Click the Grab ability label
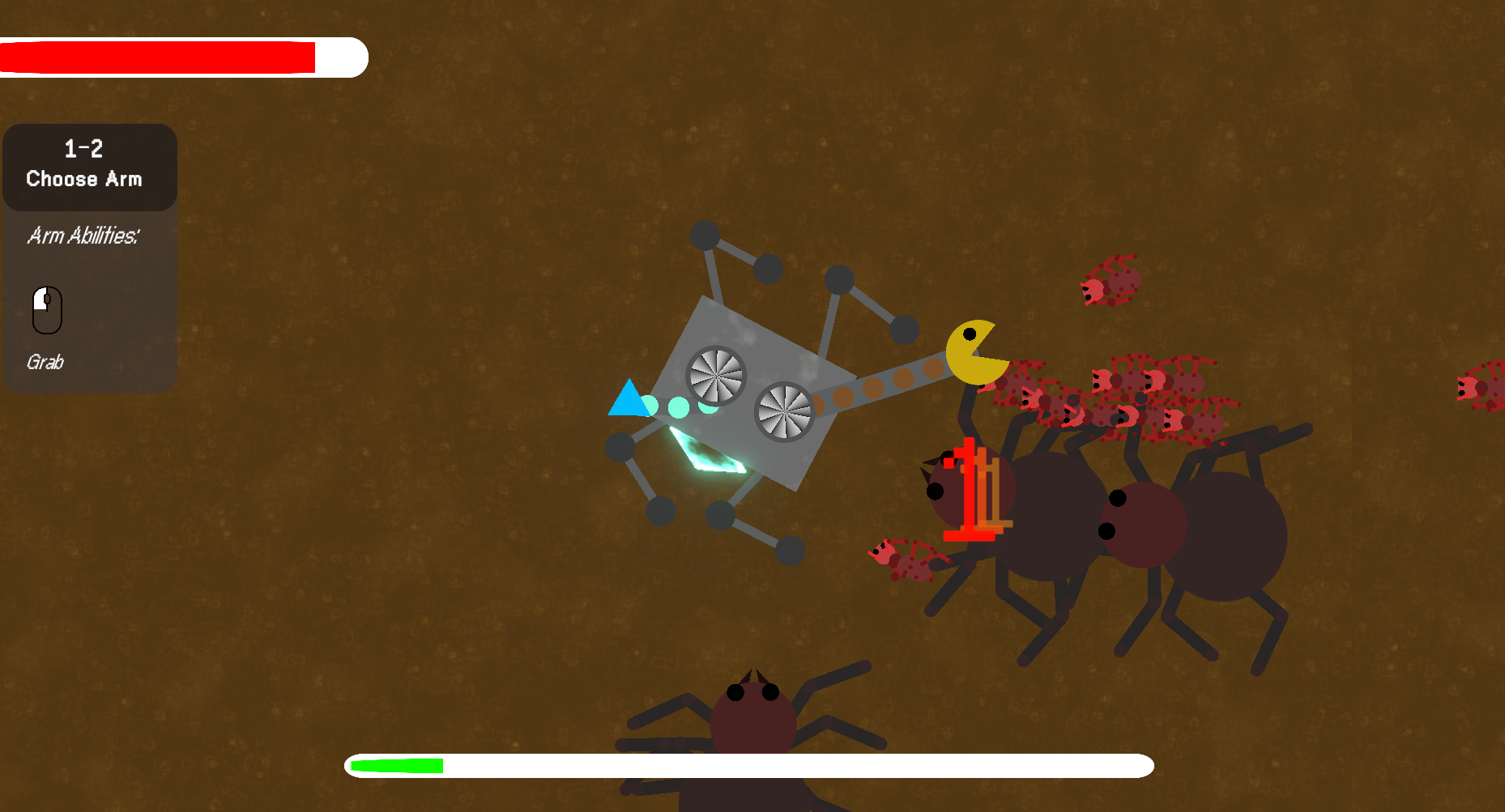 click(45, 362)
